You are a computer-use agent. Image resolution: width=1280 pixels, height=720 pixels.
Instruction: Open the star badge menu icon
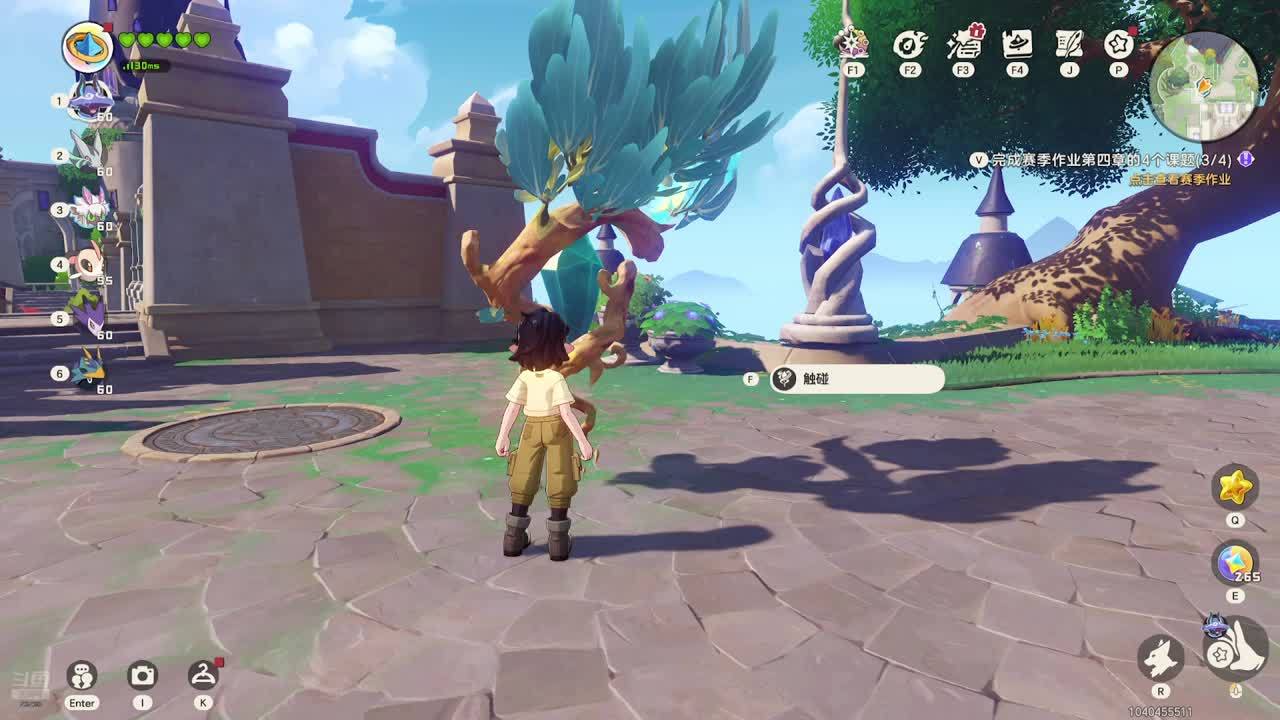pos(1118,44)
